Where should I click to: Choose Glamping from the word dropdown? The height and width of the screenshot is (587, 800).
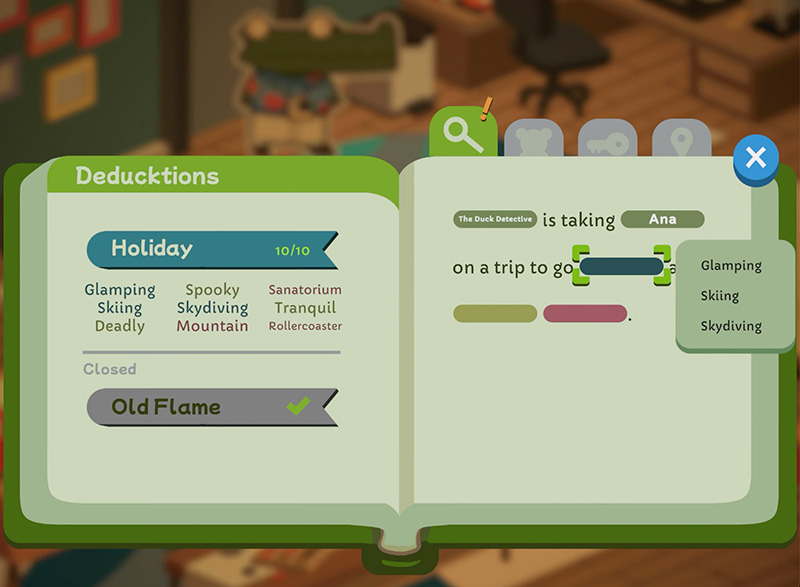(731, 266)
